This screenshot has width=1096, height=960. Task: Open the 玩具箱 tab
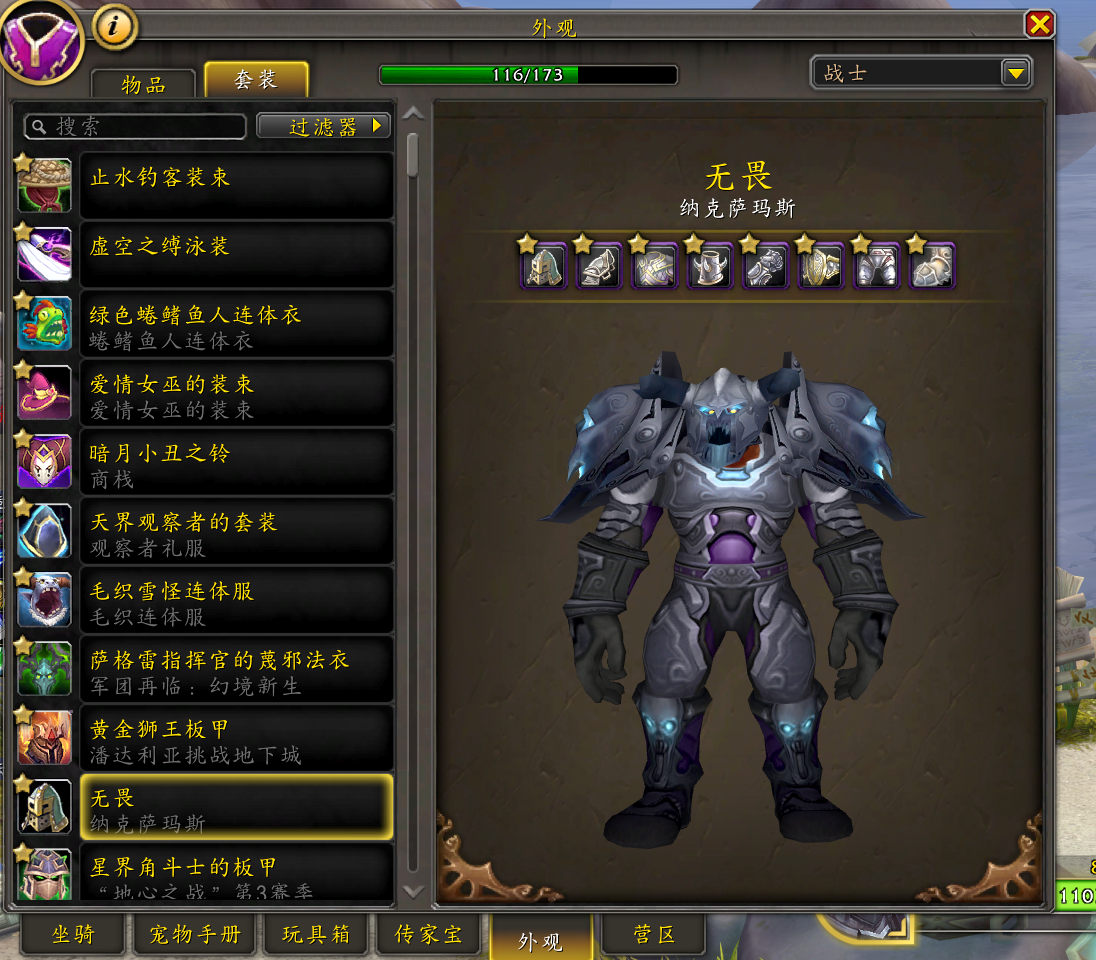[x=316, y=935]
